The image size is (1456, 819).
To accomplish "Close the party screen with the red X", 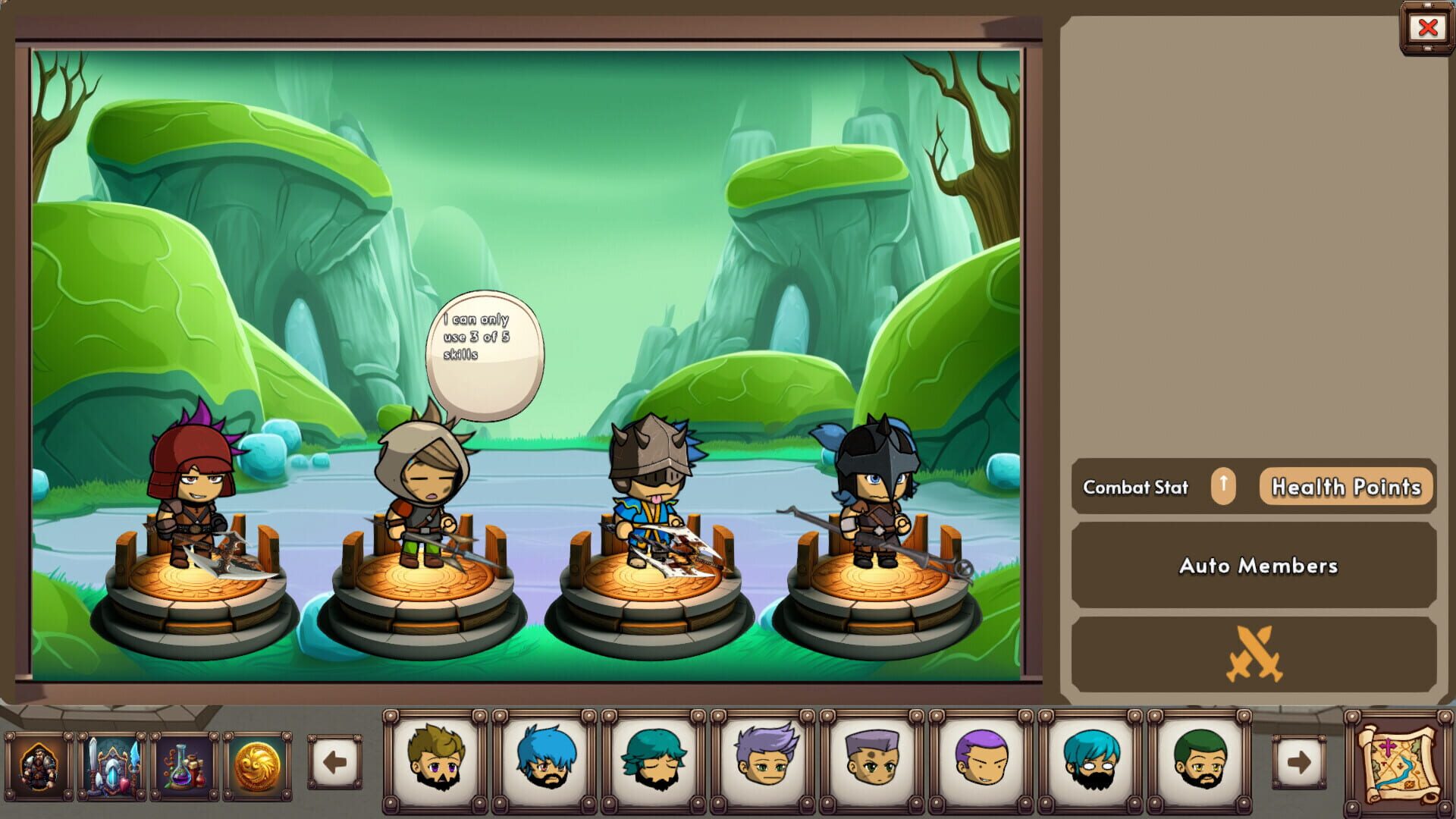I will pyautogui.click(x=1429, y=27).
